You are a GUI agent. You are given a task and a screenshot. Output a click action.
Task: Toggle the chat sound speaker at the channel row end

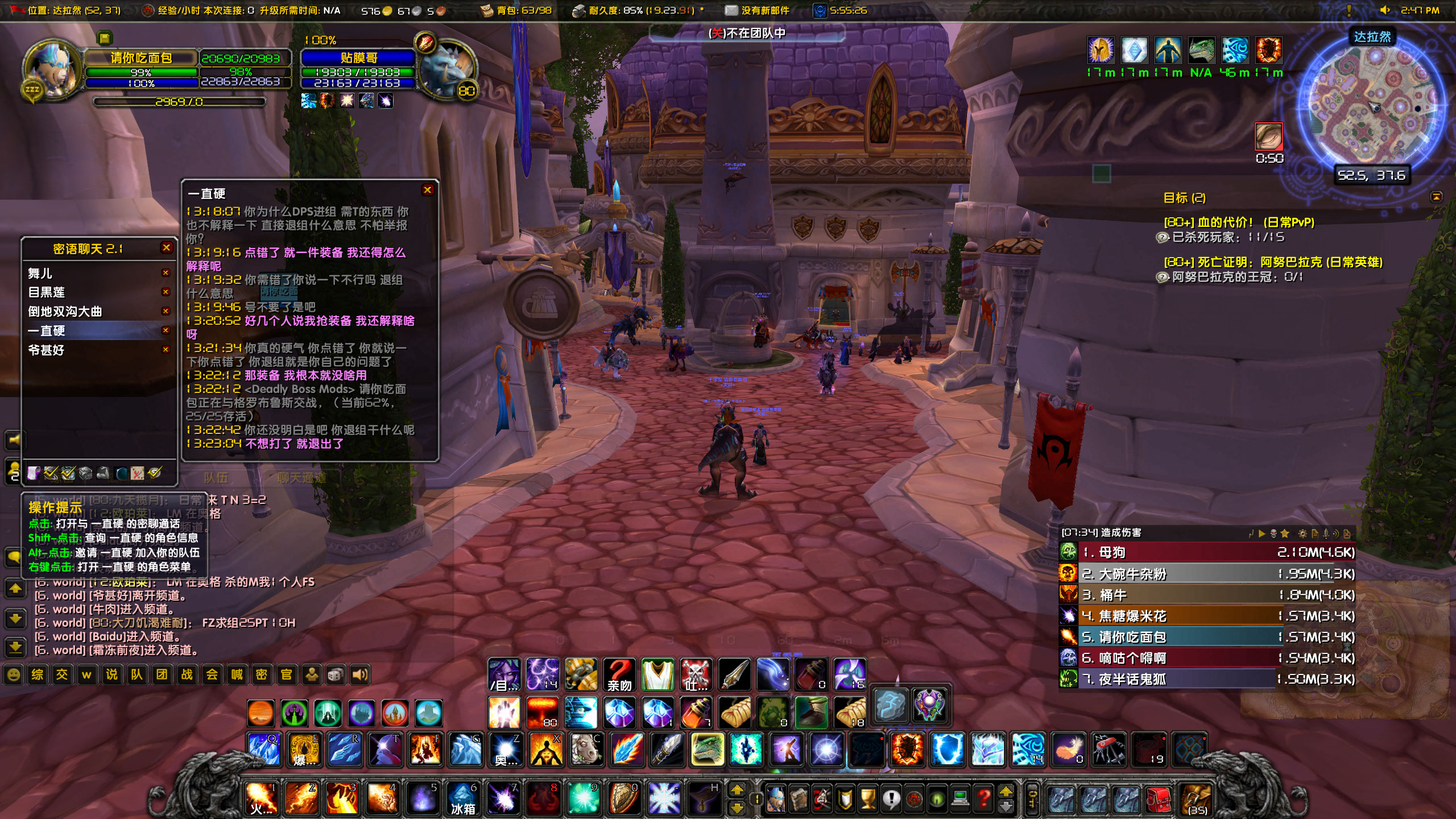coord(361,675)
